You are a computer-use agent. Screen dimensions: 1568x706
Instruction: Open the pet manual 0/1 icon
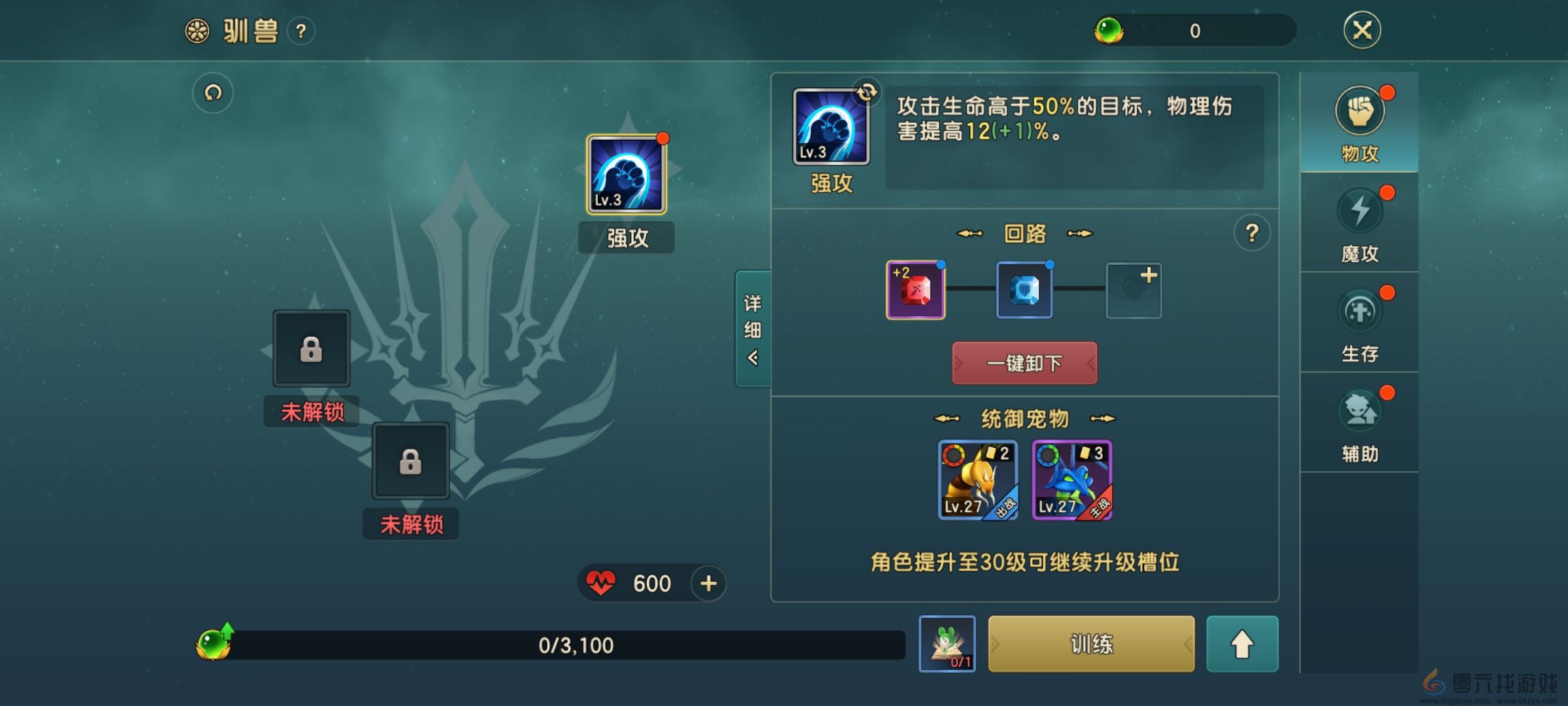946,644
